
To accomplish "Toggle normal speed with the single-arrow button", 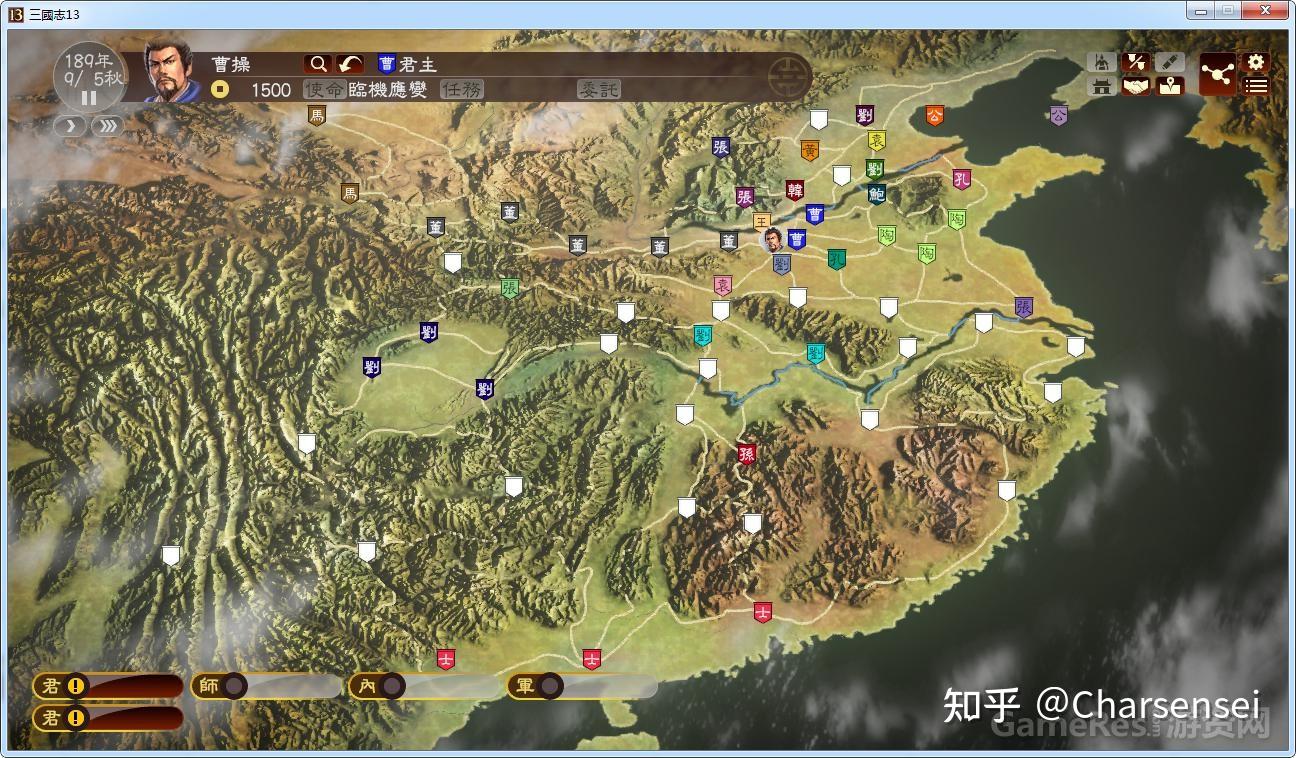I will tap(68, 128).
